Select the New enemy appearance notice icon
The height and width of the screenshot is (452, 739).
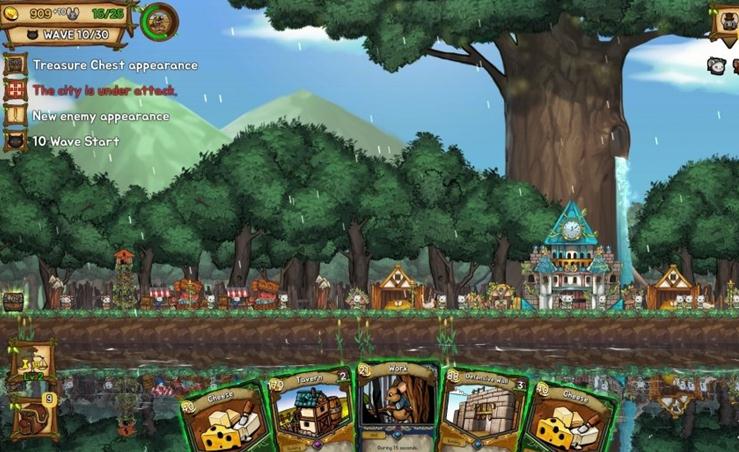(x=14, y=115)
